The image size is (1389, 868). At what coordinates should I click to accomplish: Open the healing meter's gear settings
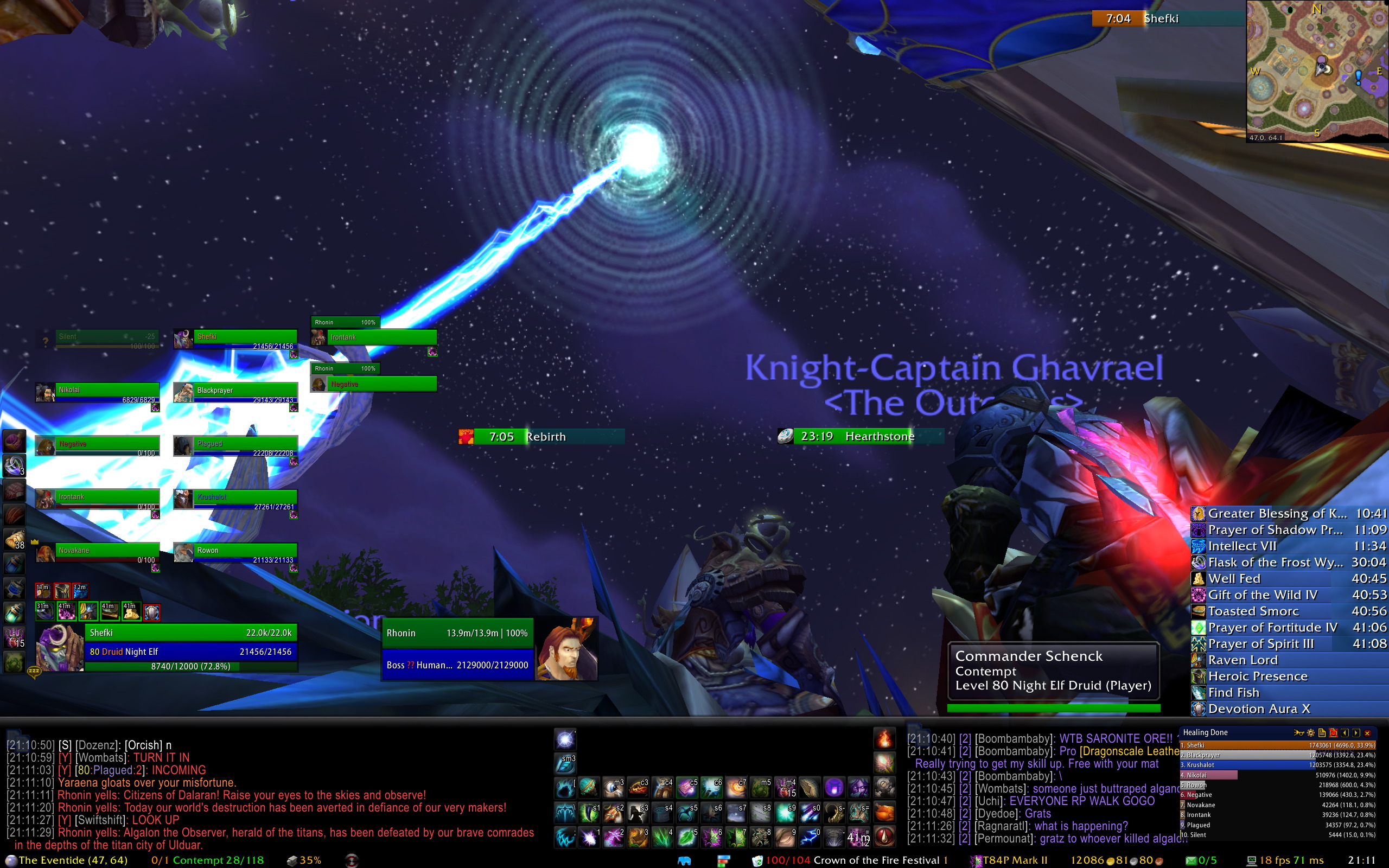[1310, 732]
